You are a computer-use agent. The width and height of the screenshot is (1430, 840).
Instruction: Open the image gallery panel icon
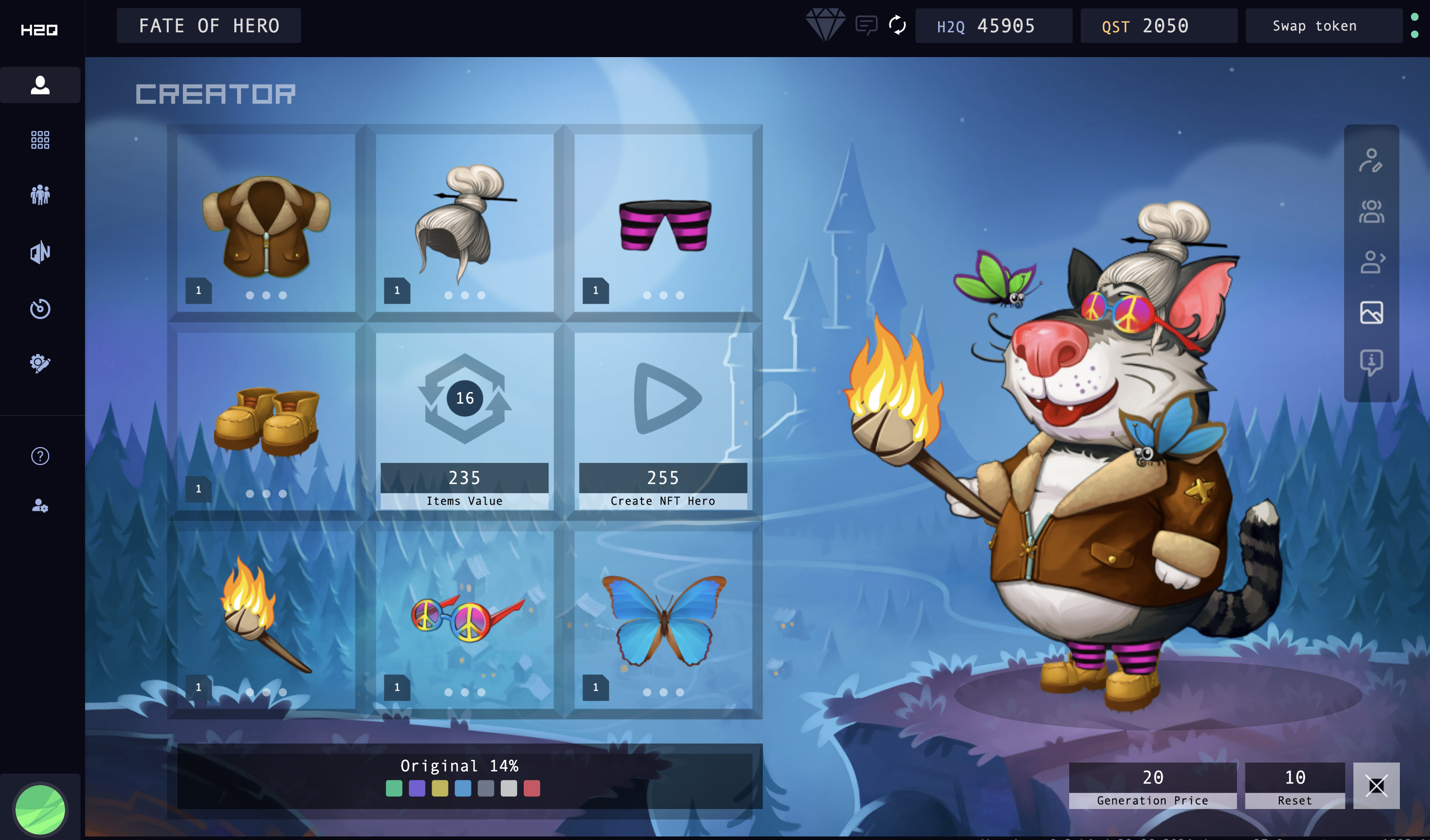pos(1371,312)
